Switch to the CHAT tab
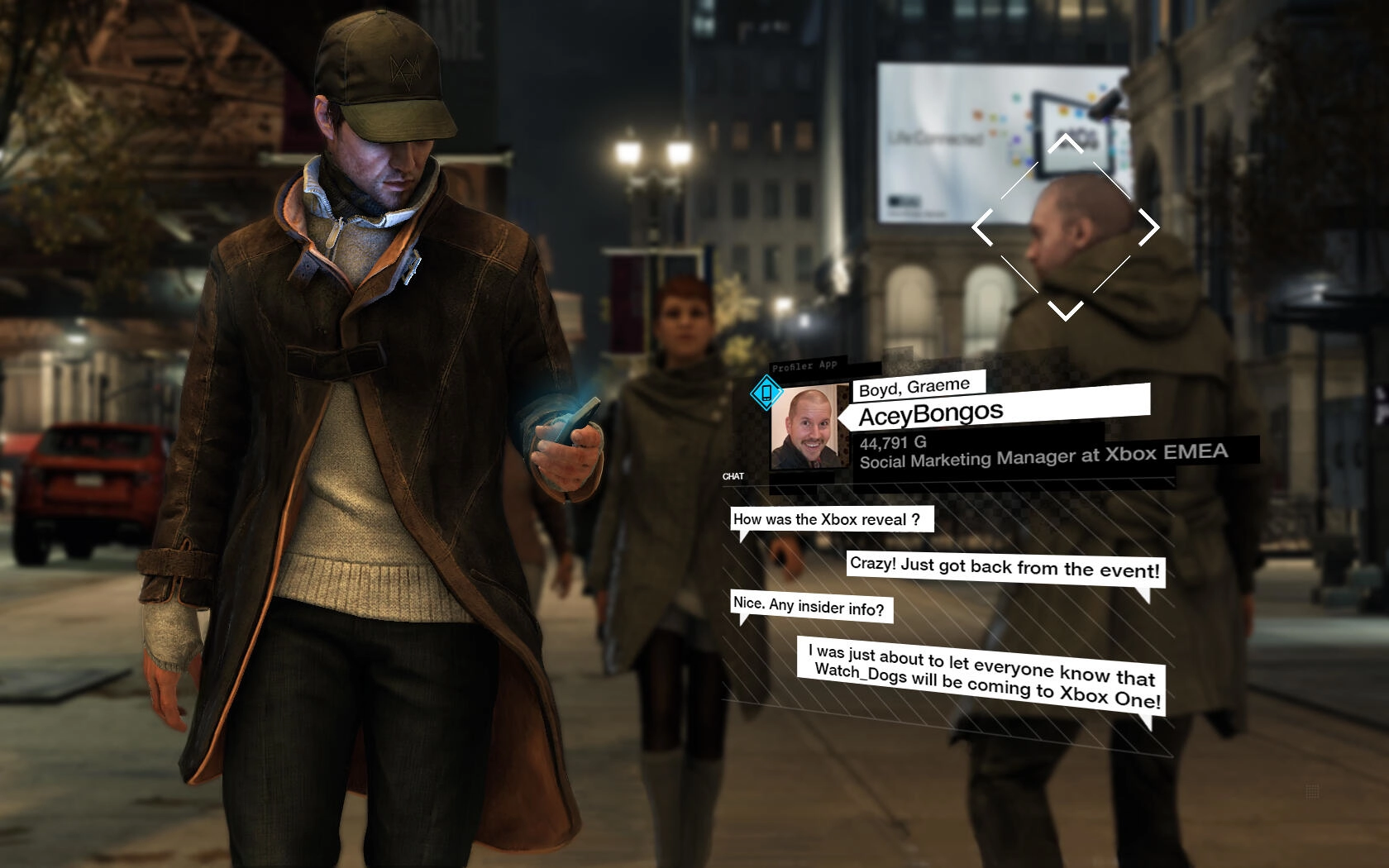The width and height of the screenshot is (1389, 868). [734, 476]
